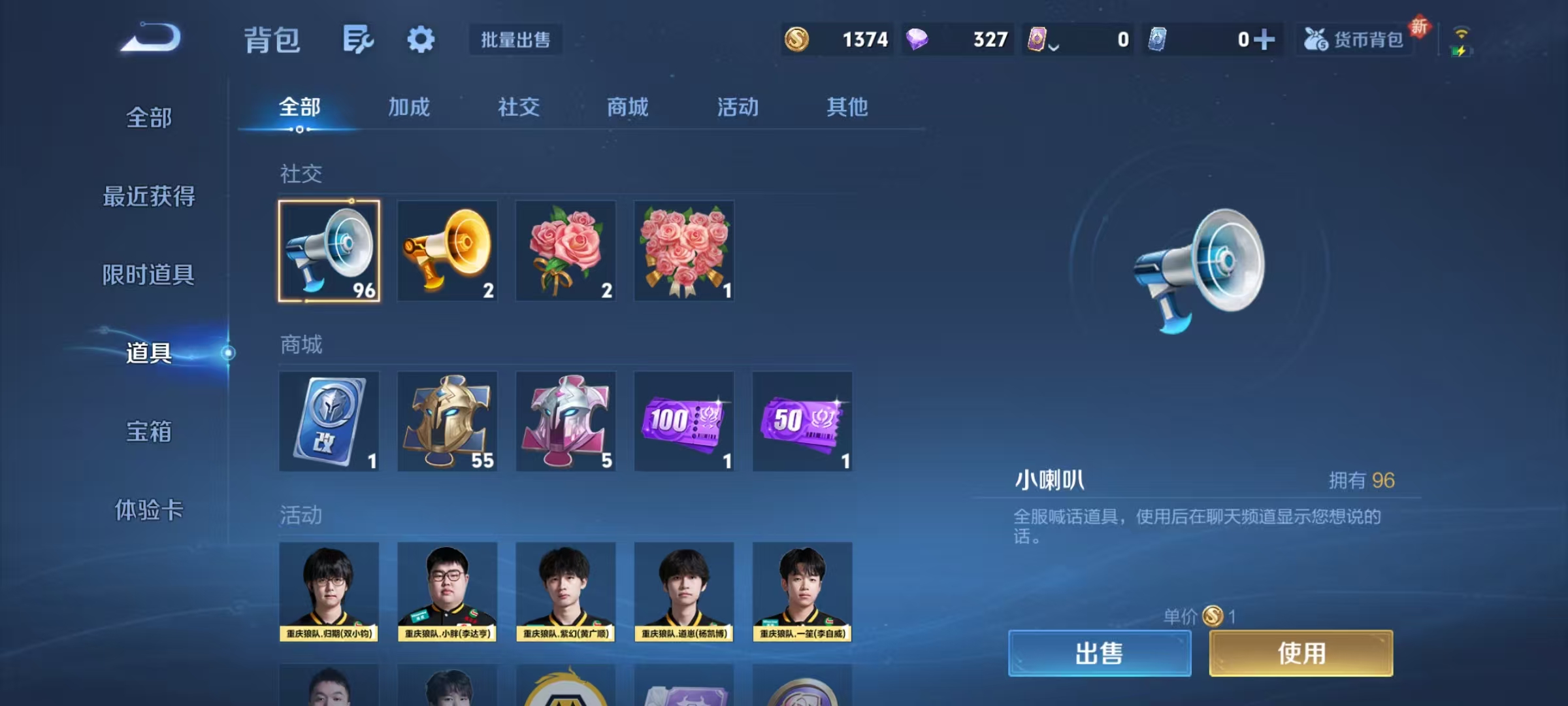Viewport: 1568px width, 706px height.
Task: Open the 宝箱 sidebar category
Action: (149, 432)
